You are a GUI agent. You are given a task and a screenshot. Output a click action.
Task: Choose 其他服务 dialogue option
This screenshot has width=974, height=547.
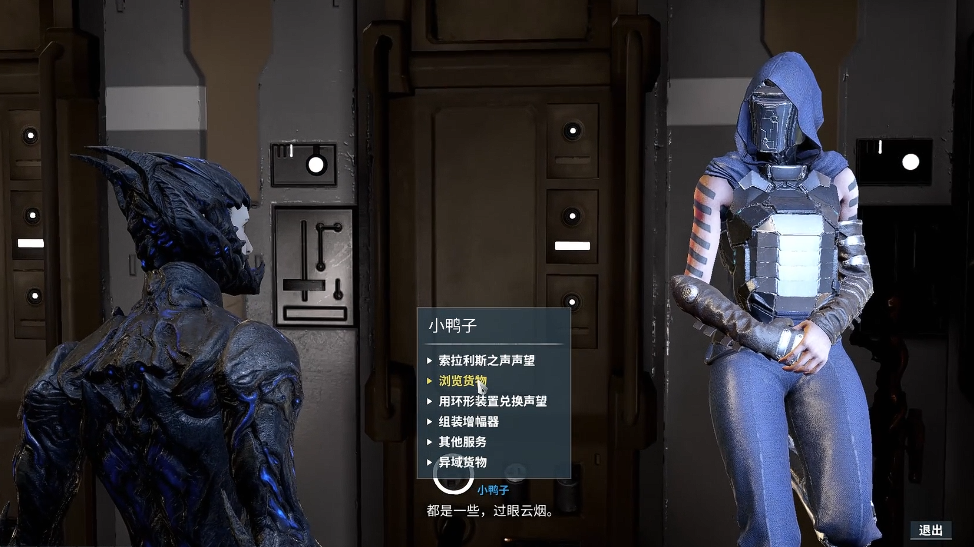click(x=462, y=442)
